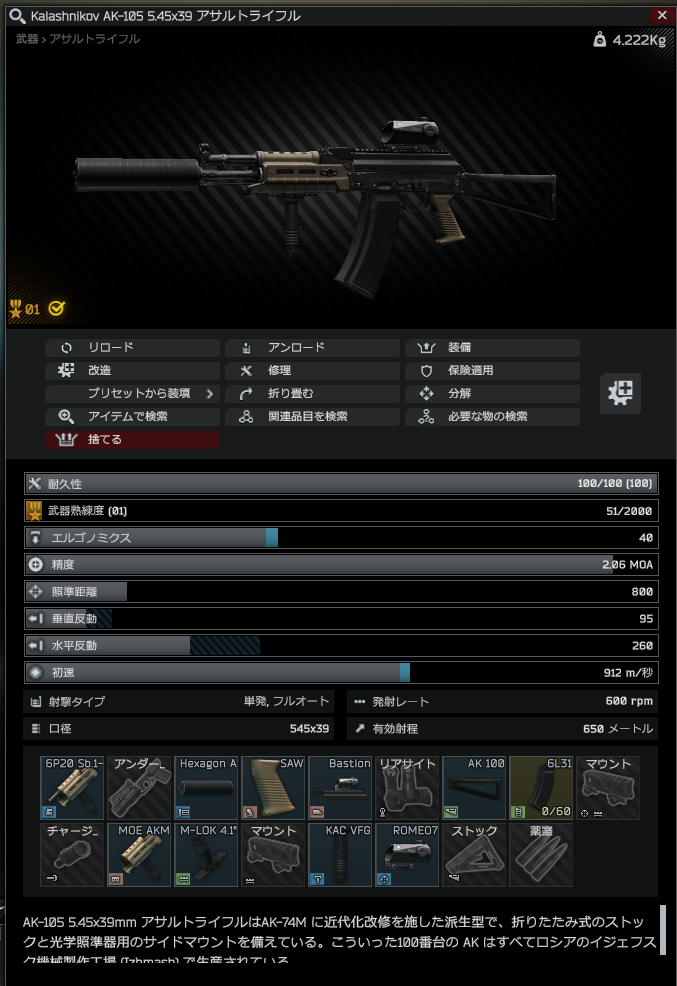Viewport: 677px width, 986px height.
Task: Fold the stock using 折り畳む
Action: tap(312, 394)
